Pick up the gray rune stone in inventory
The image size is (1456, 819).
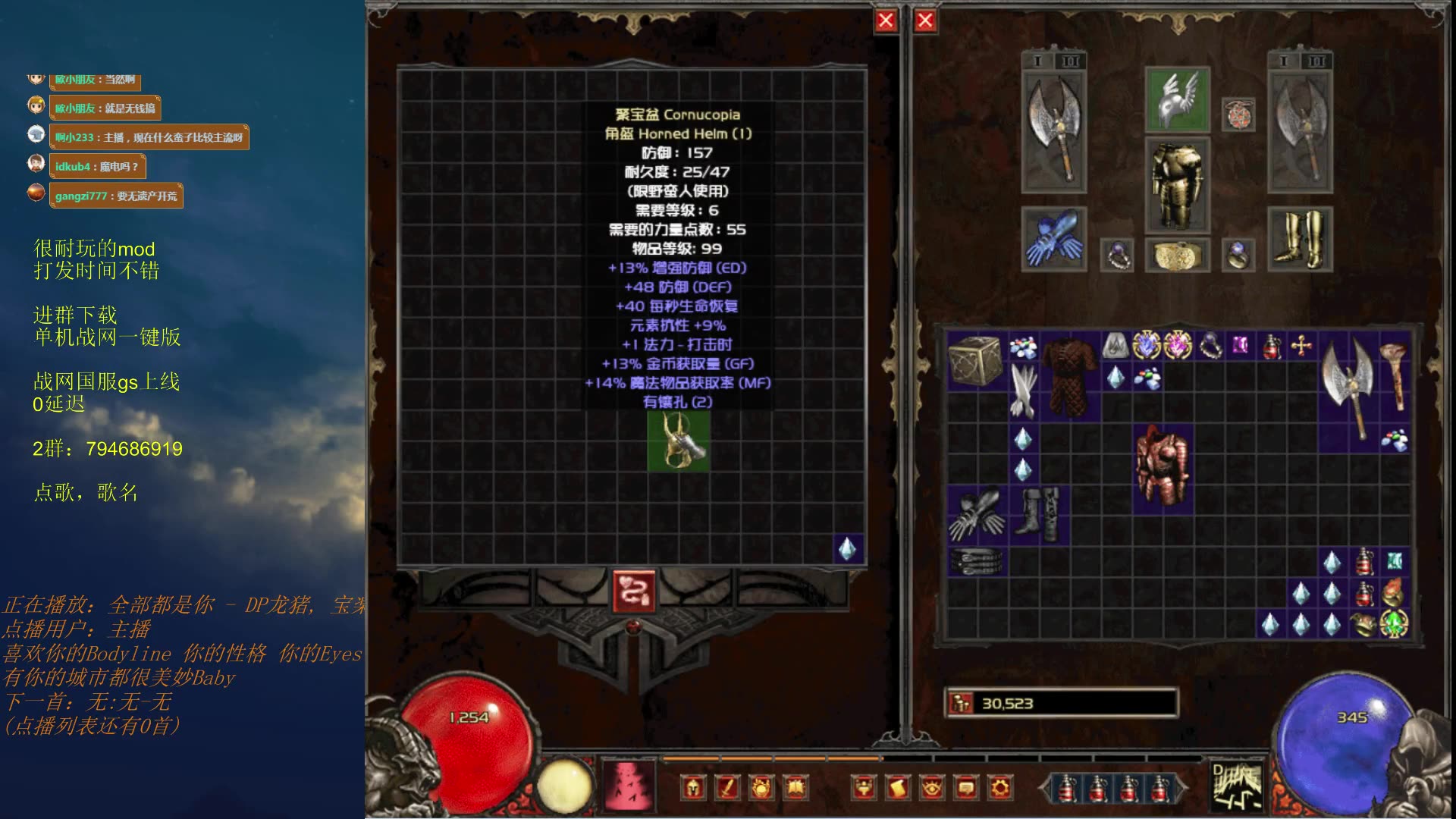click(1115, 347)
